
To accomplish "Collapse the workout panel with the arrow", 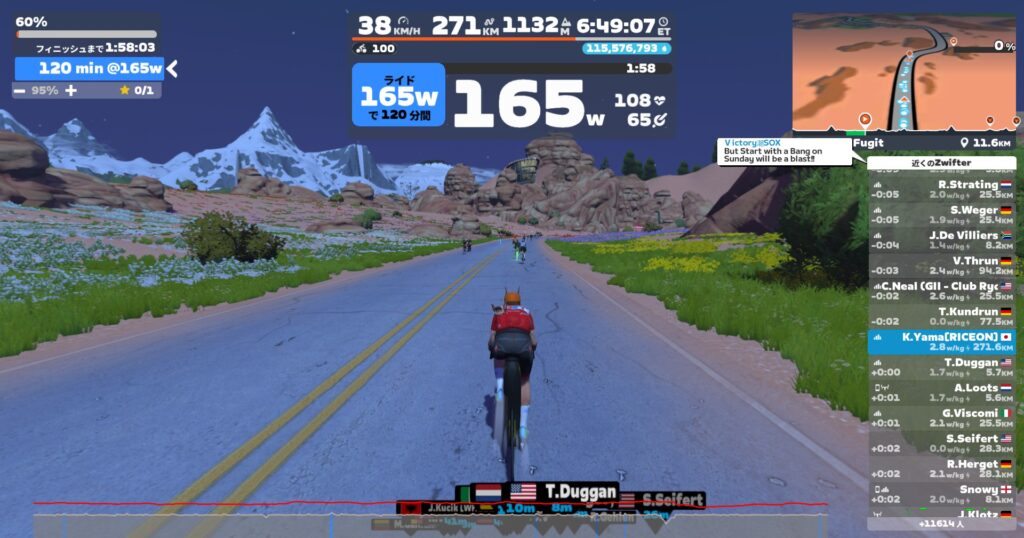I will click(172, 68).
